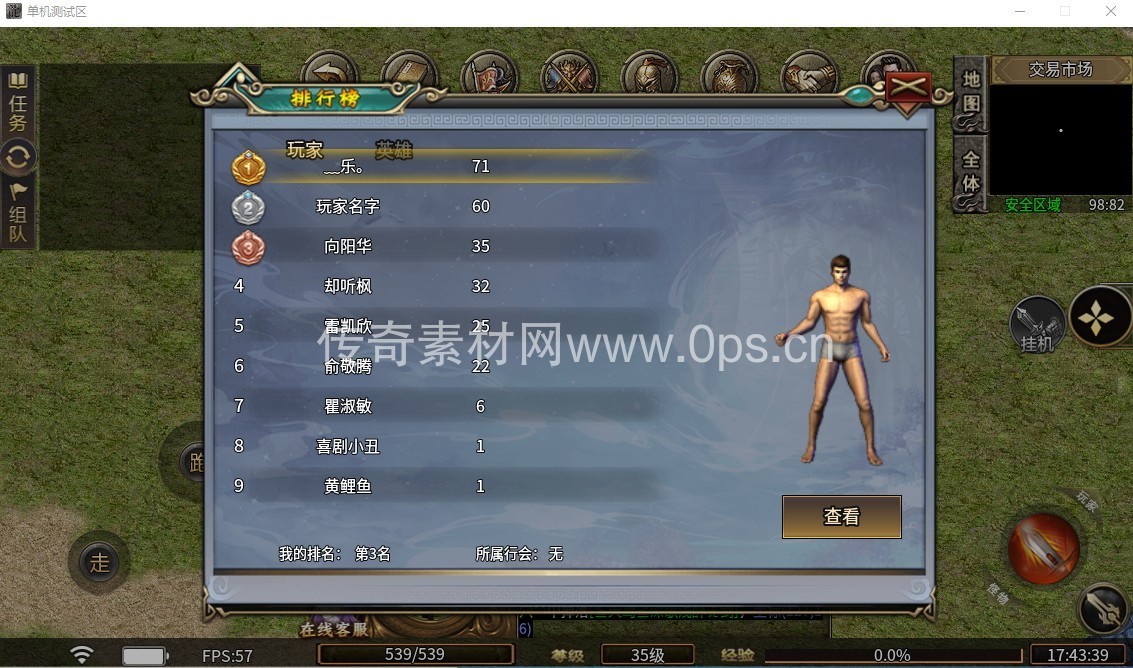1133x668 pixels.
Task: Close the game window
Action: pyautogui.click(x=1110, y=12)
